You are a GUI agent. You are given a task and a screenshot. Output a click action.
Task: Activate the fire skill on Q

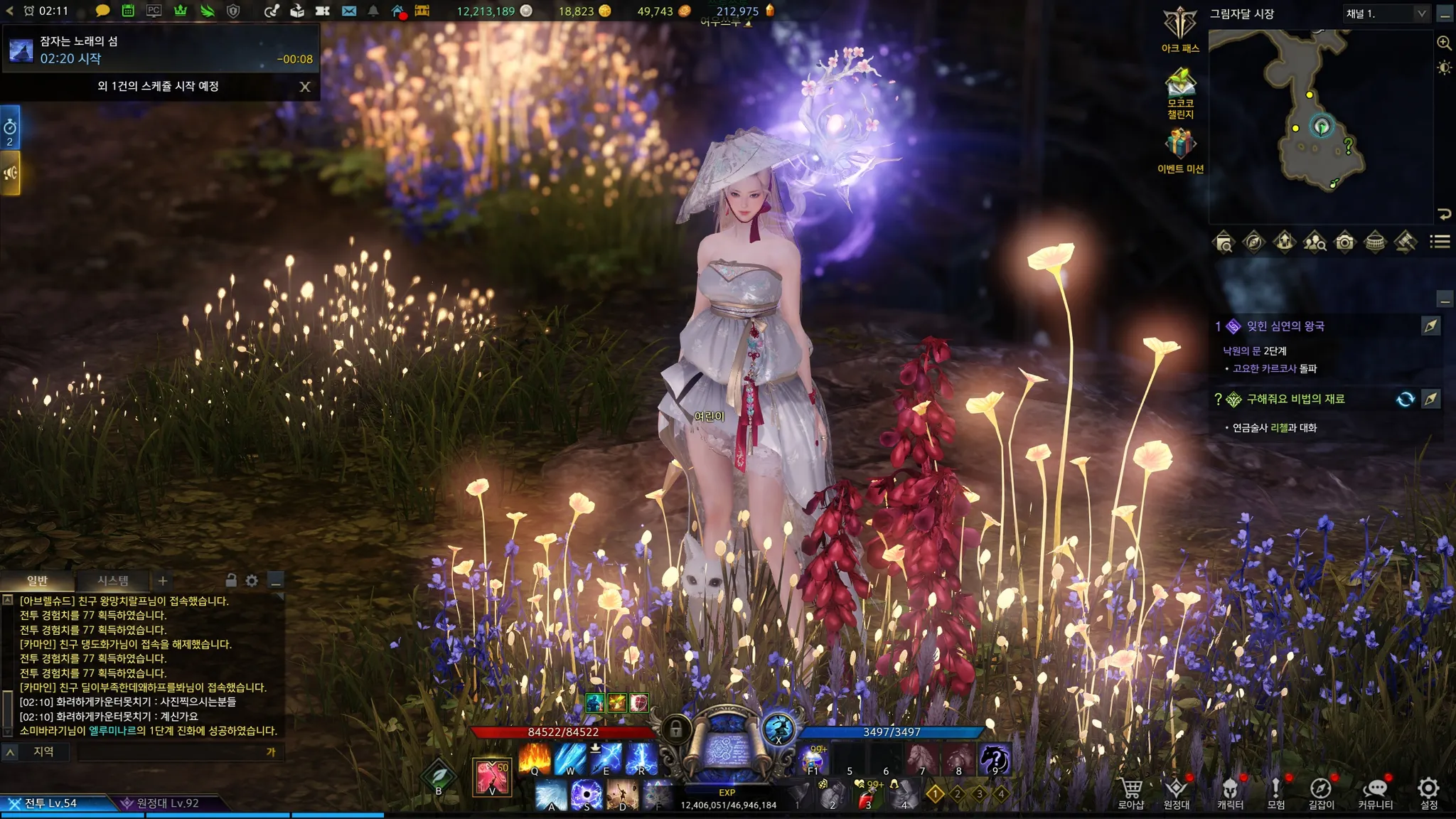[x=535, y=759]
